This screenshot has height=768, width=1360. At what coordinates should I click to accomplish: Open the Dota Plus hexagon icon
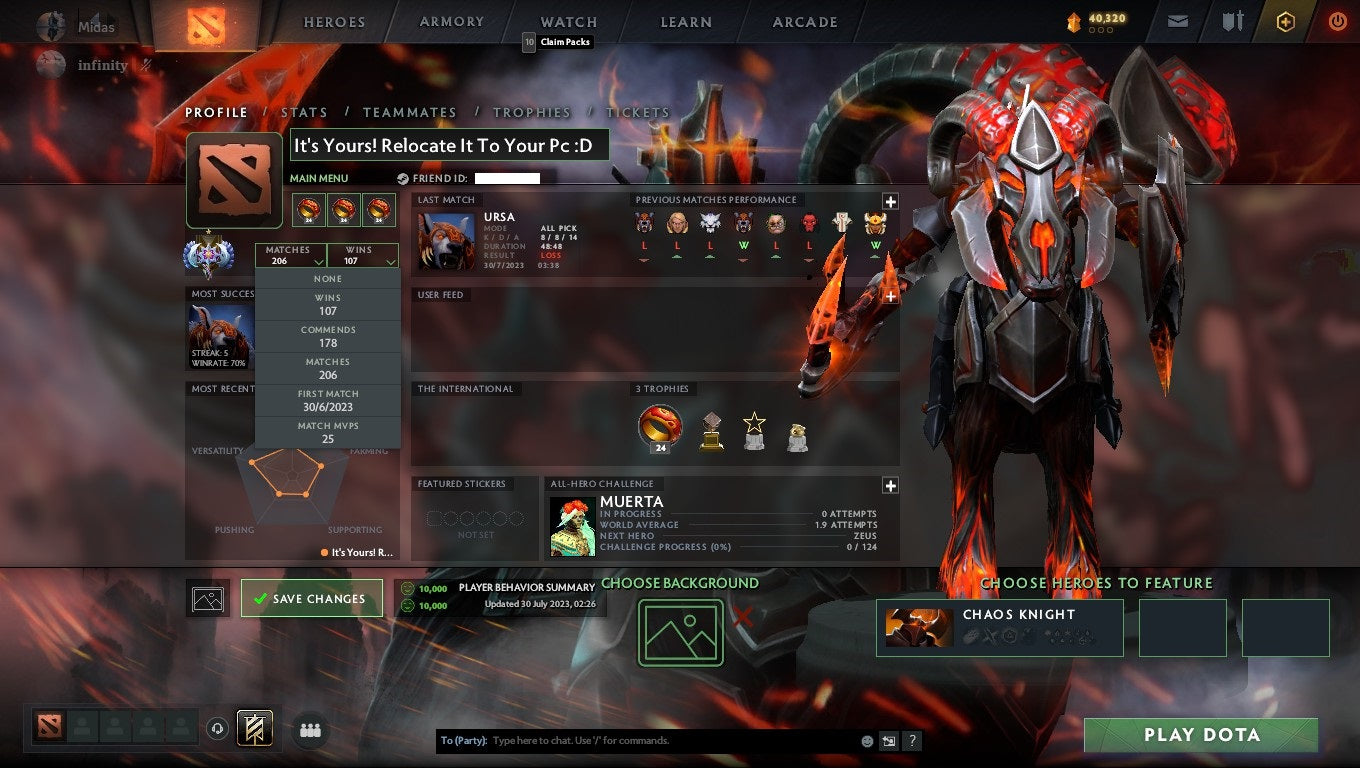click(1286, 21)
